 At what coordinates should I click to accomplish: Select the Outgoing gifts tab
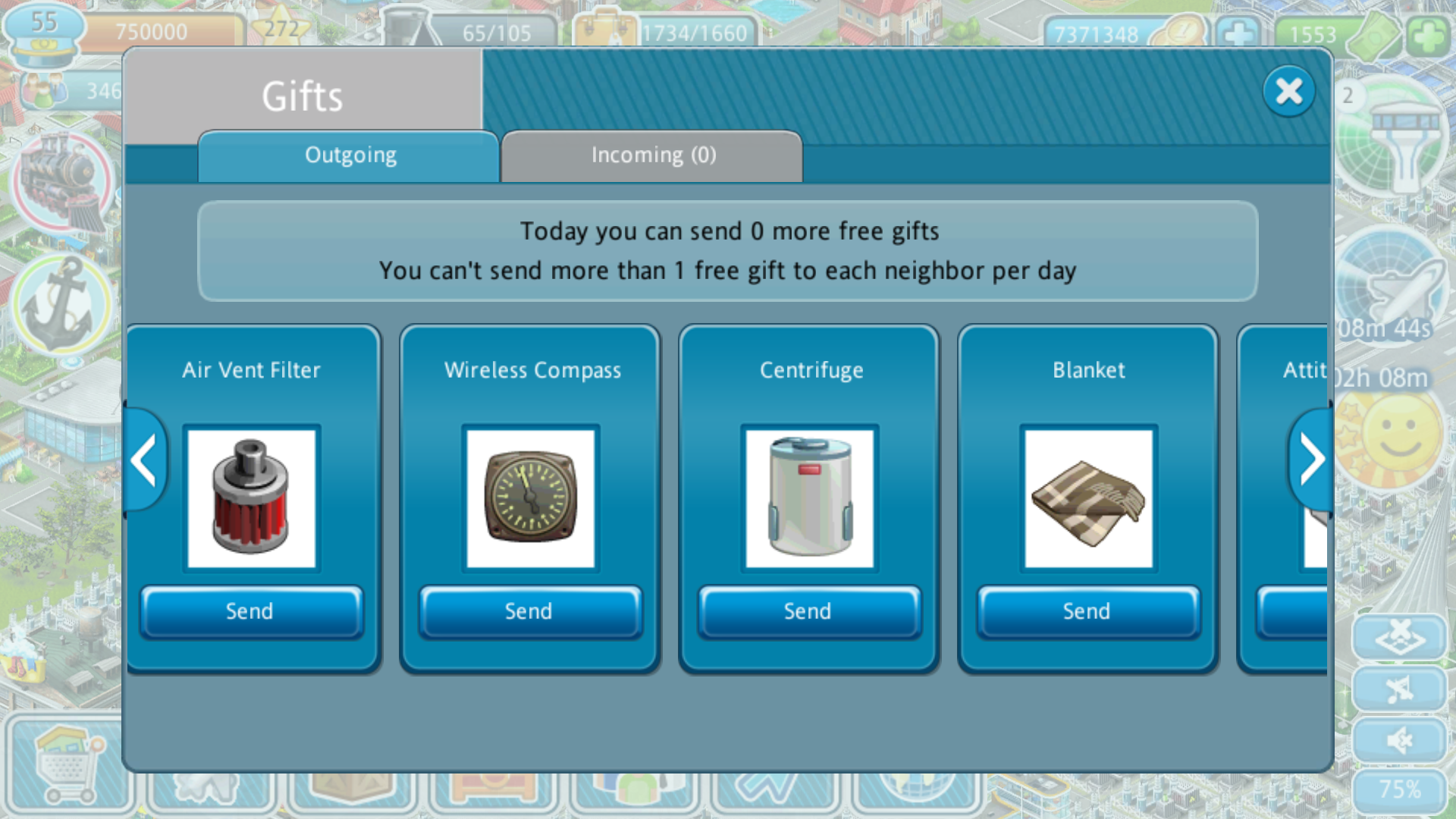pos(350,156)
